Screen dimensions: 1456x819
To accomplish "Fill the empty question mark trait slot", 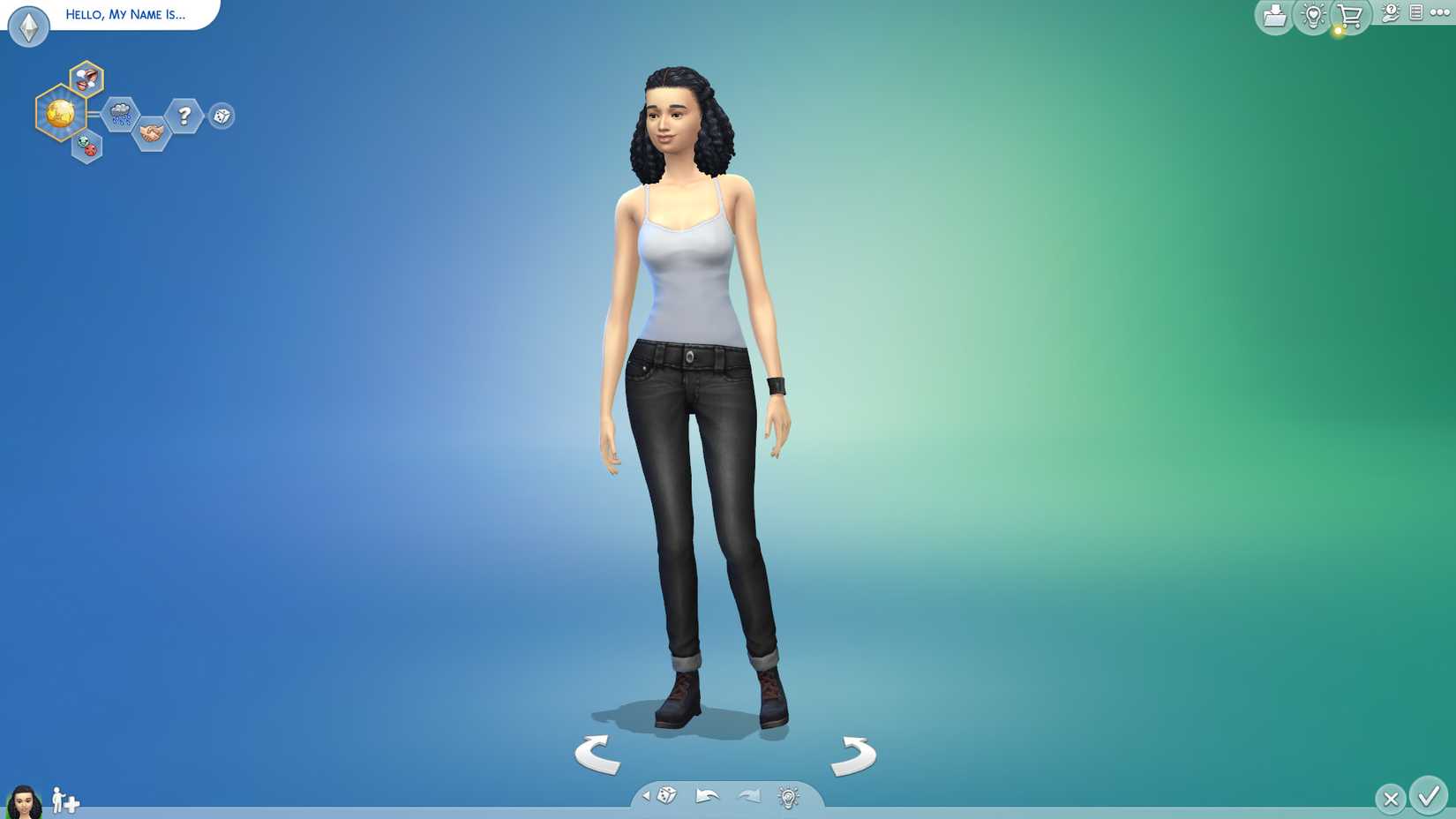I will point(184,114).
